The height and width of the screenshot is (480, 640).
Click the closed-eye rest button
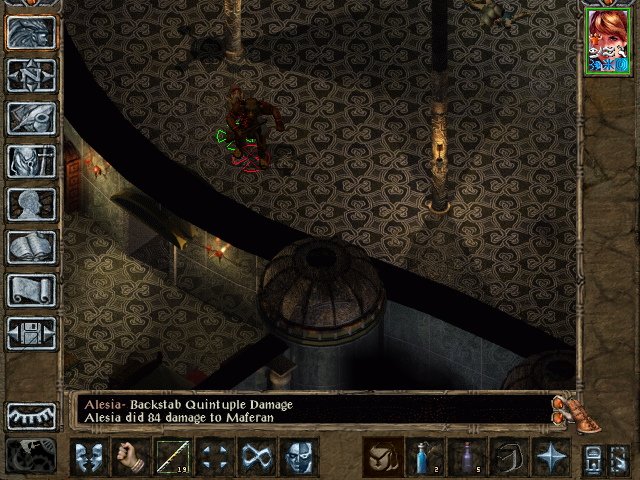(31, 415)
